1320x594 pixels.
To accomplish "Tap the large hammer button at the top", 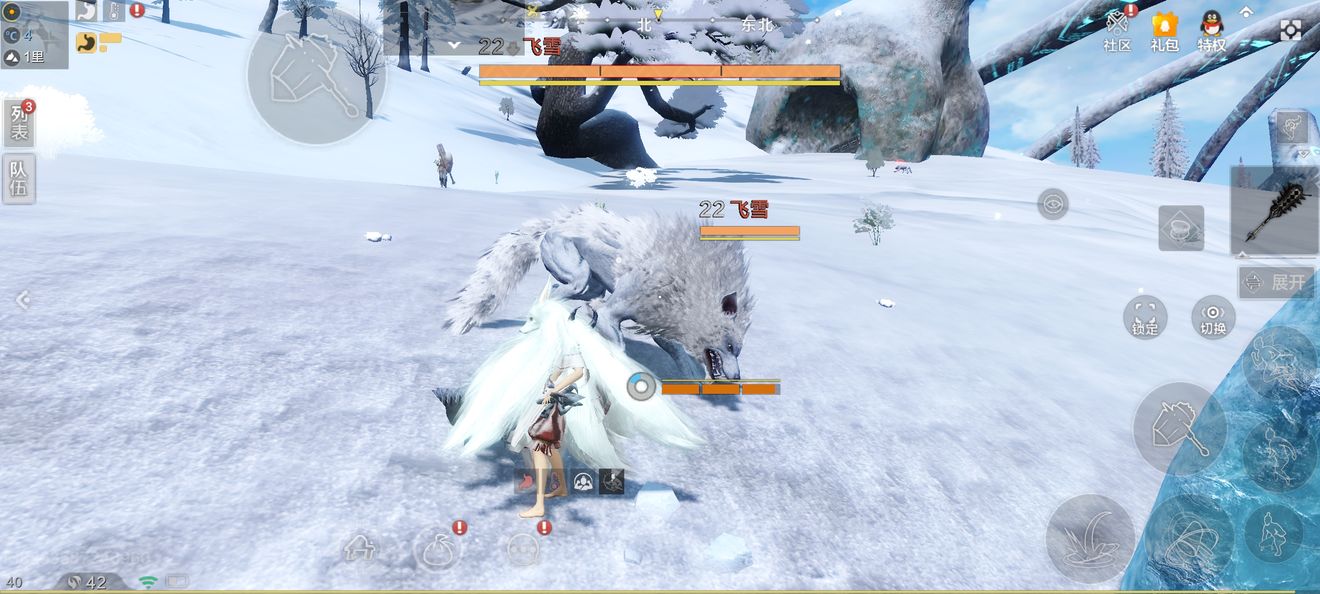I will 316,74.
